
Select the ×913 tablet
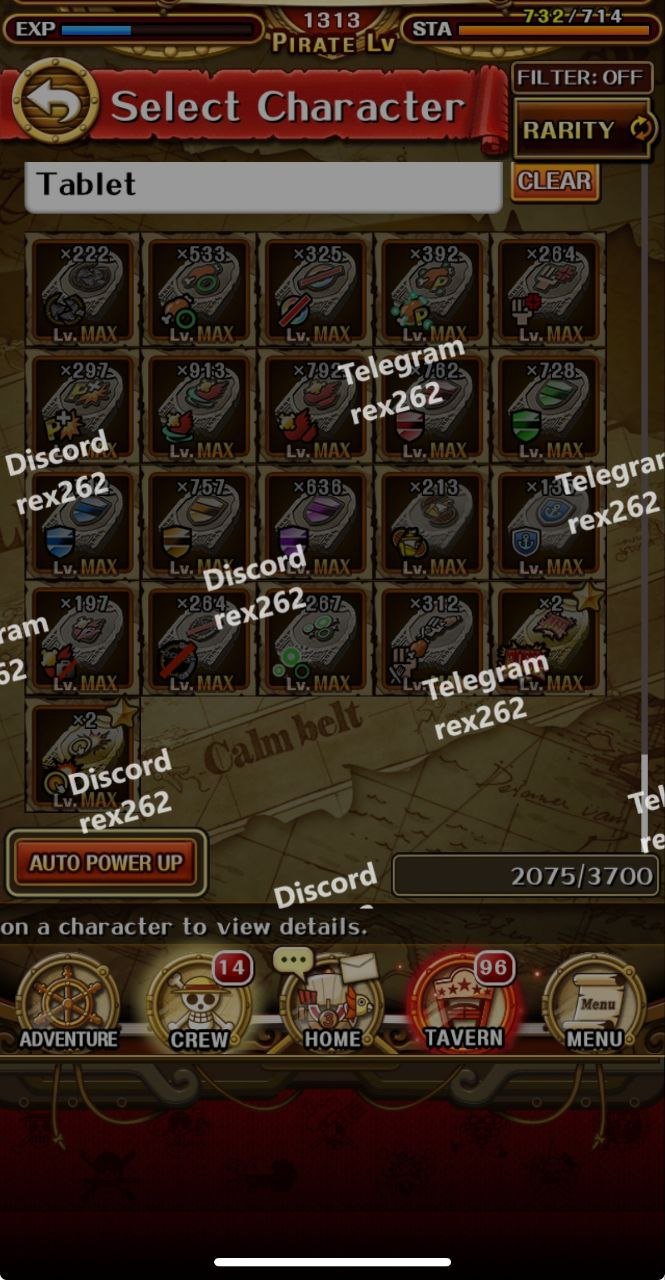click(199, 407)
